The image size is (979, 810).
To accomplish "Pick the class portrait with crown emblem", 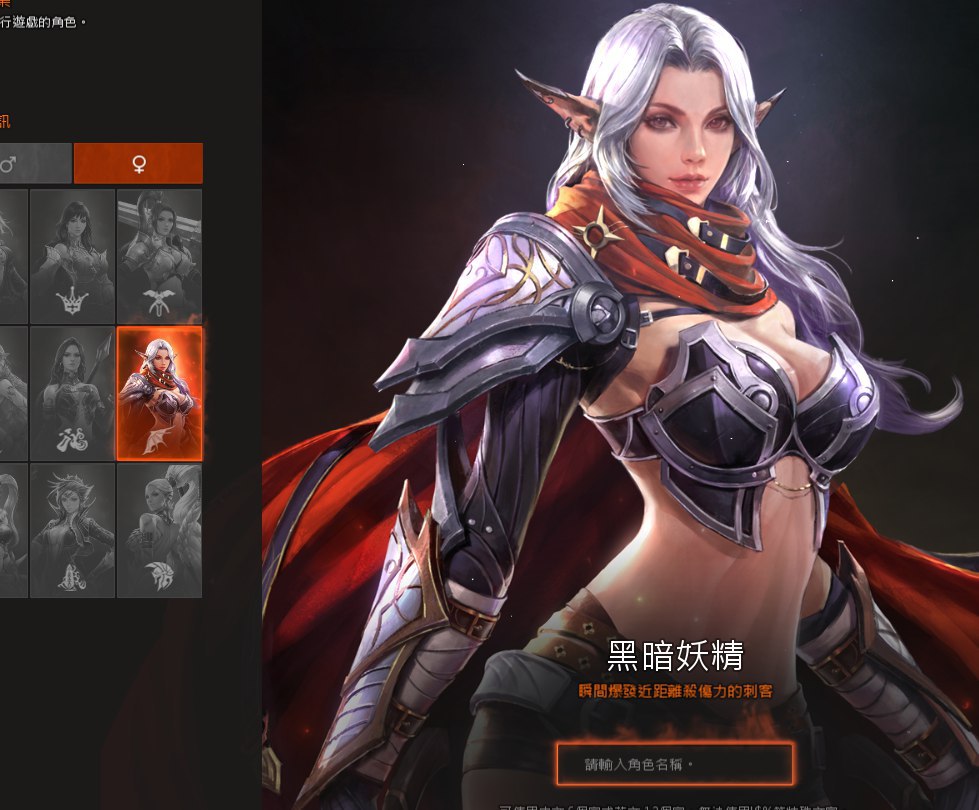I will pos(72,256).
